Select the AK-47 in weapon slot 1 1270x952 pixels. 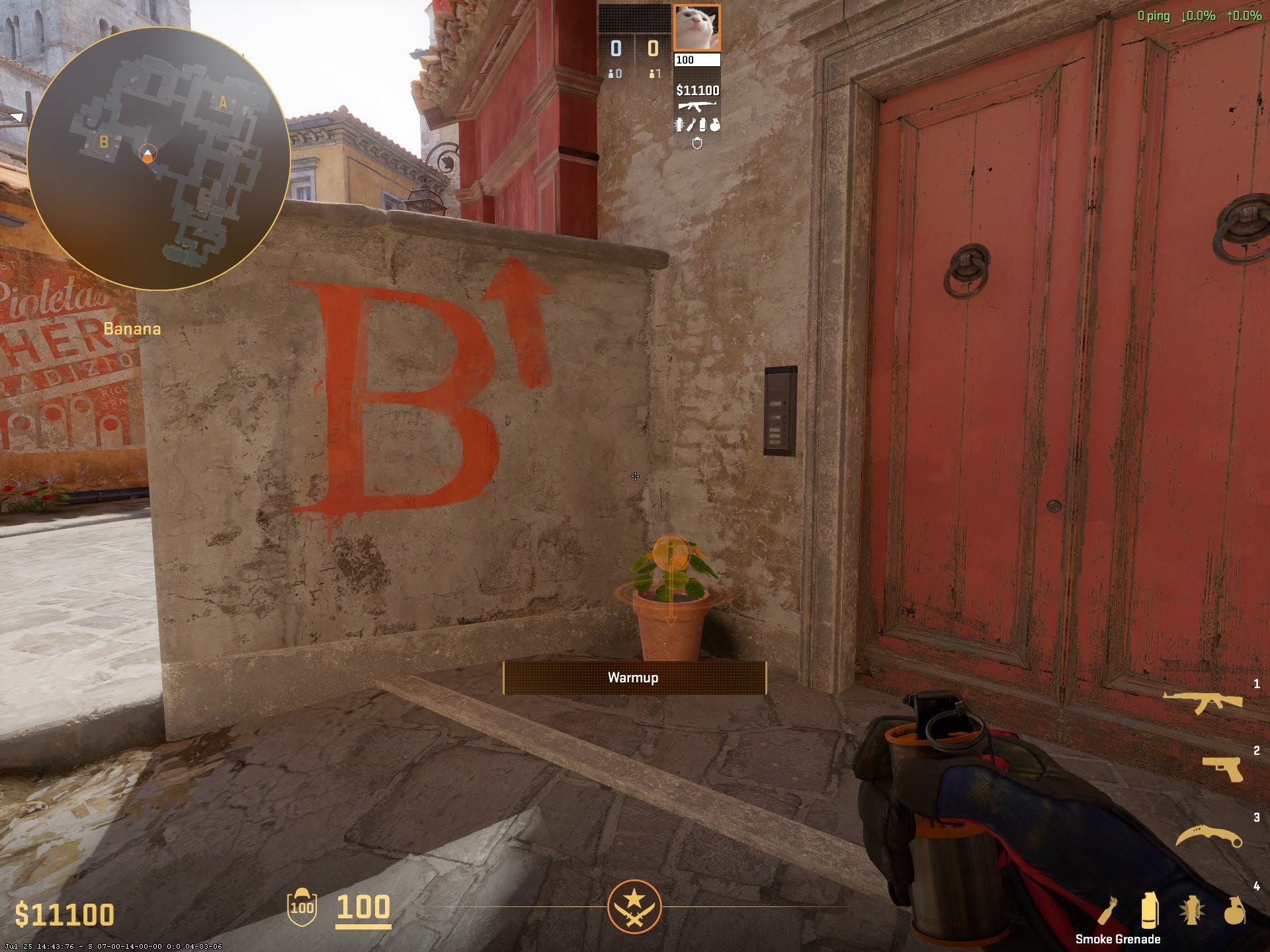(1203, 703)
